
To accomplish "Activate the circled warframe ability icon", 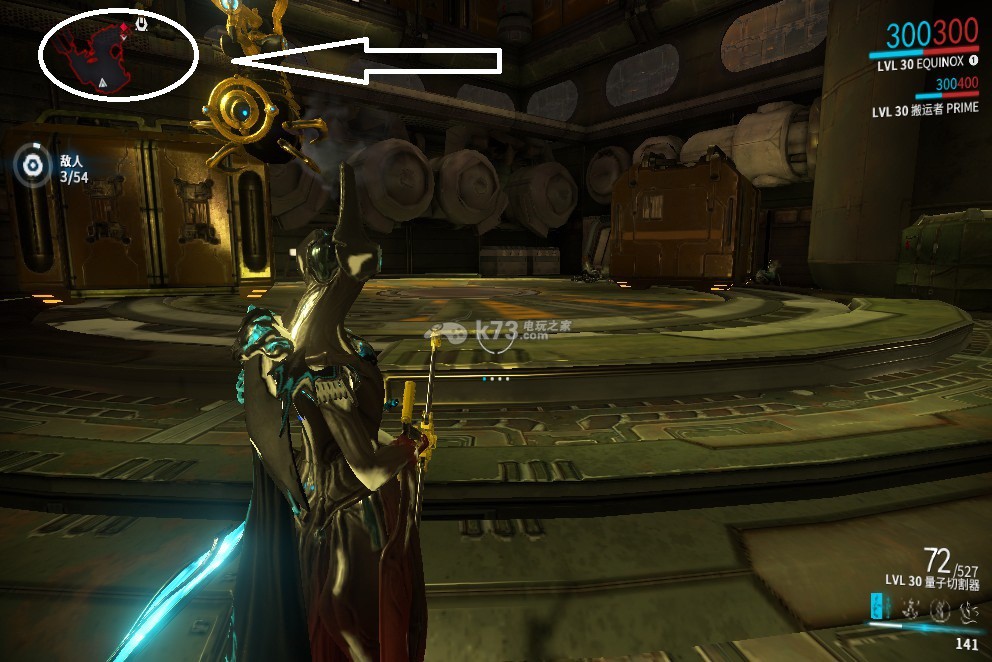I will point(938,607).
